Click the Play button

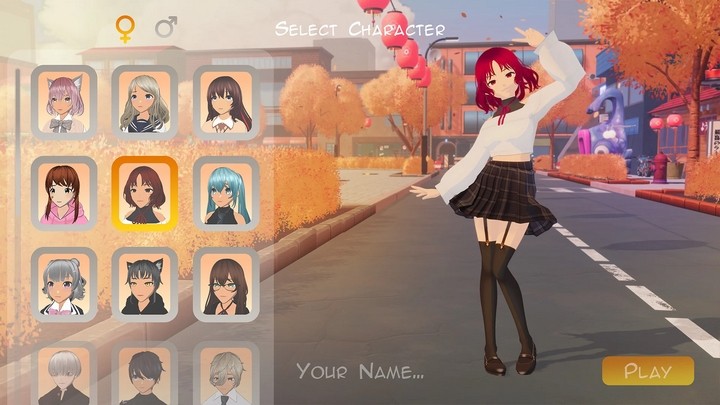(x=647, y=371)
